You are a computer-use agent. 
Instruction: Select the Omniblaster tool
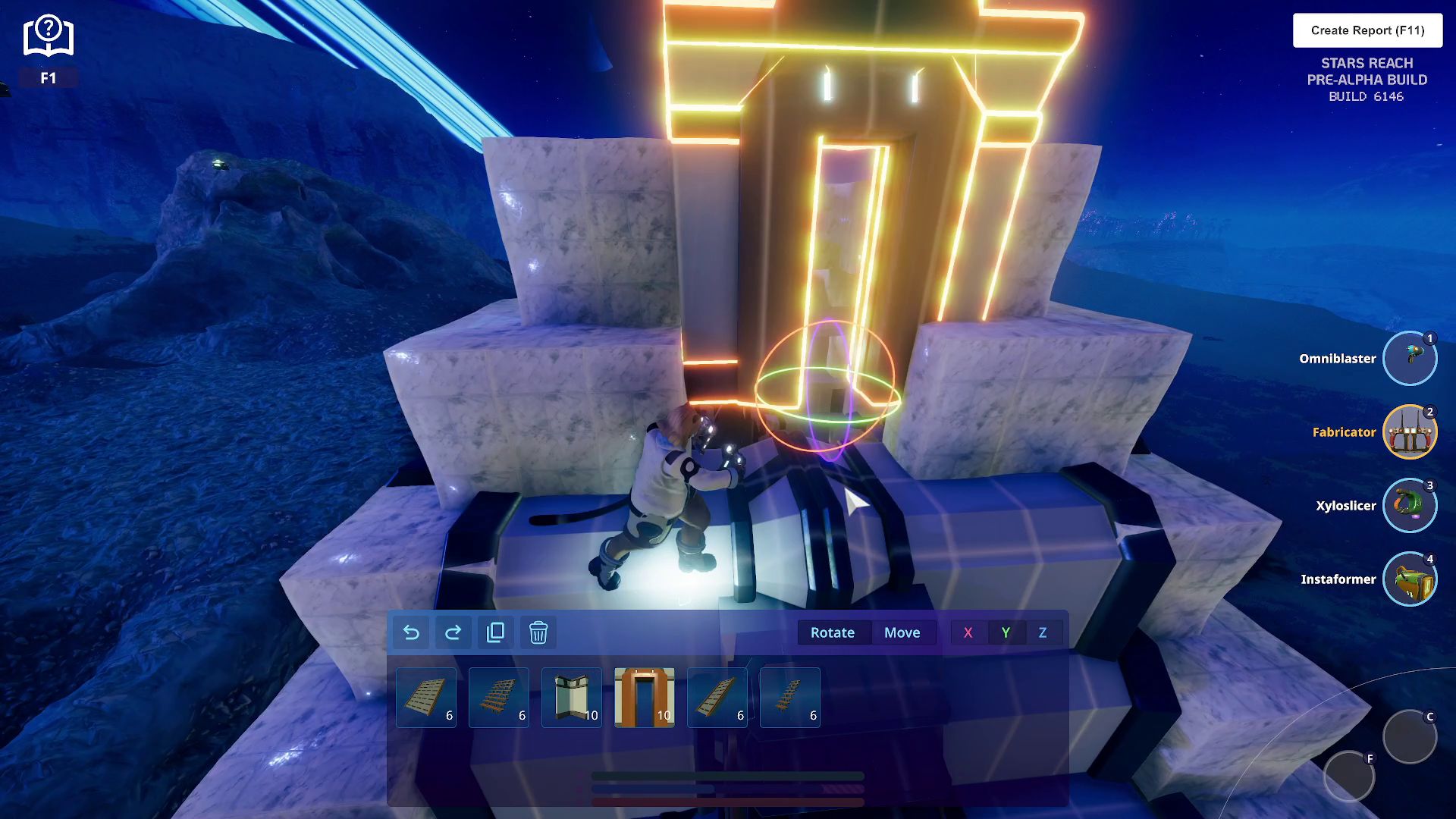click(1409, 359)
